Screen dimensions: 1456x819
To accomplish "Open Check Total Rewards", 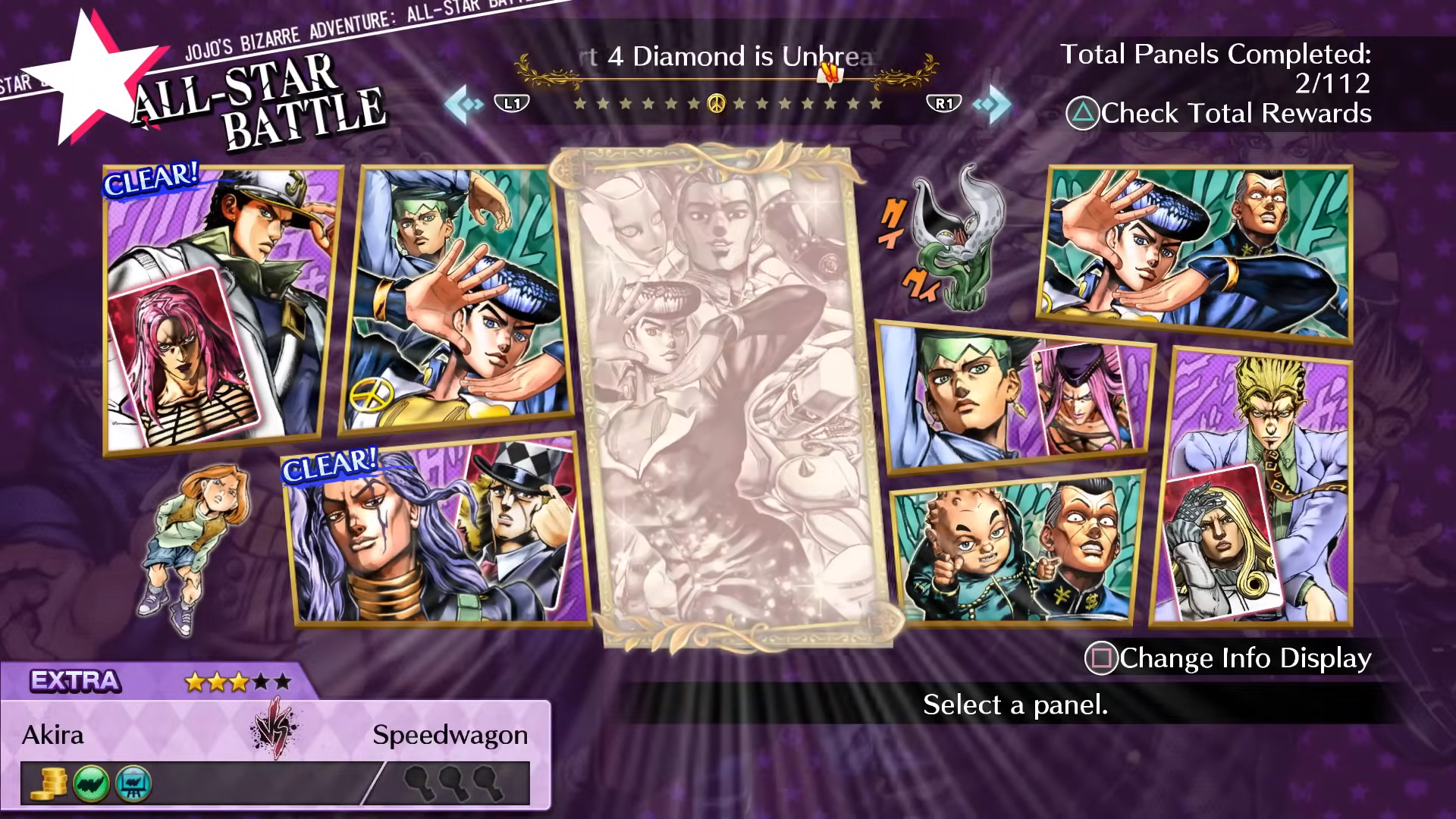I will click(x=1219, y=114).
